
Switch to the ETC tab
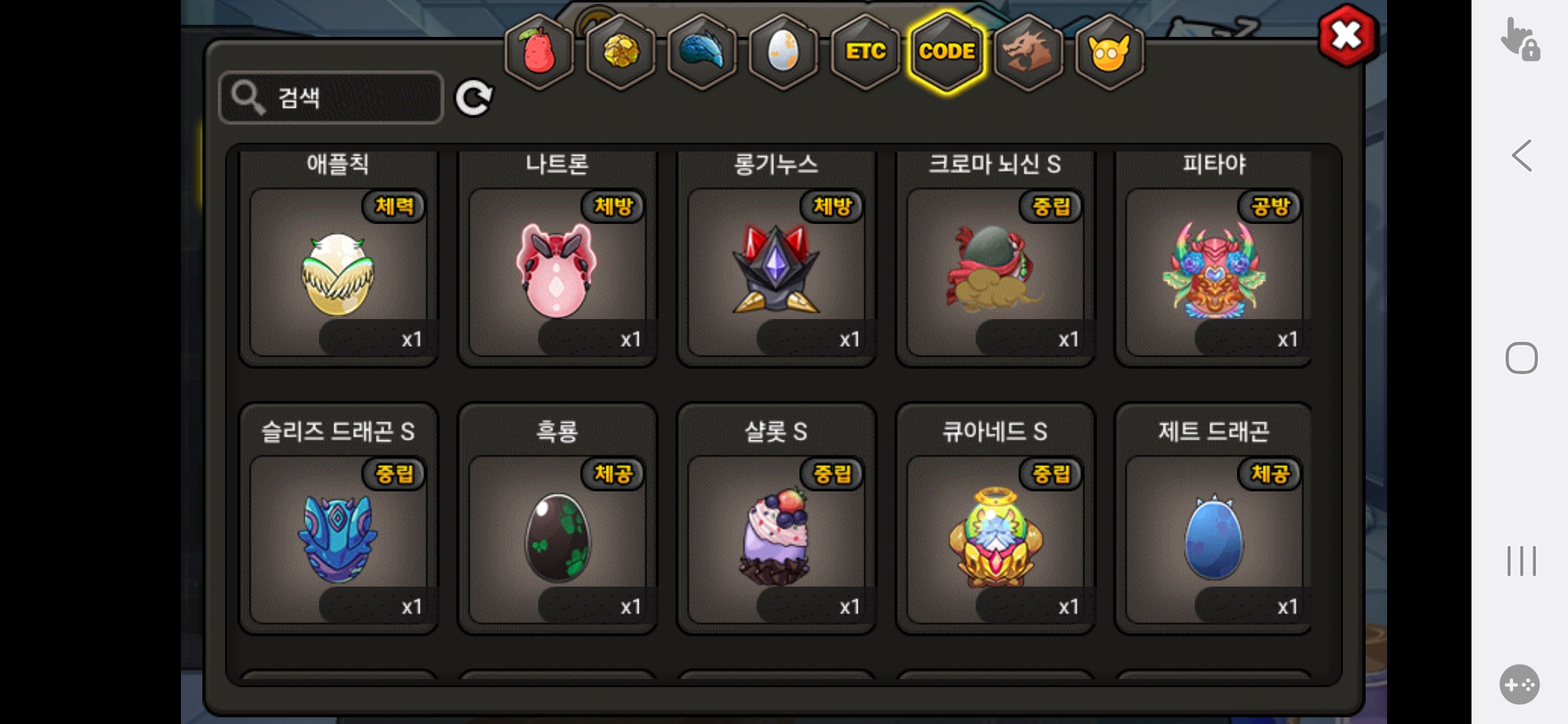[x=865, y=52]
